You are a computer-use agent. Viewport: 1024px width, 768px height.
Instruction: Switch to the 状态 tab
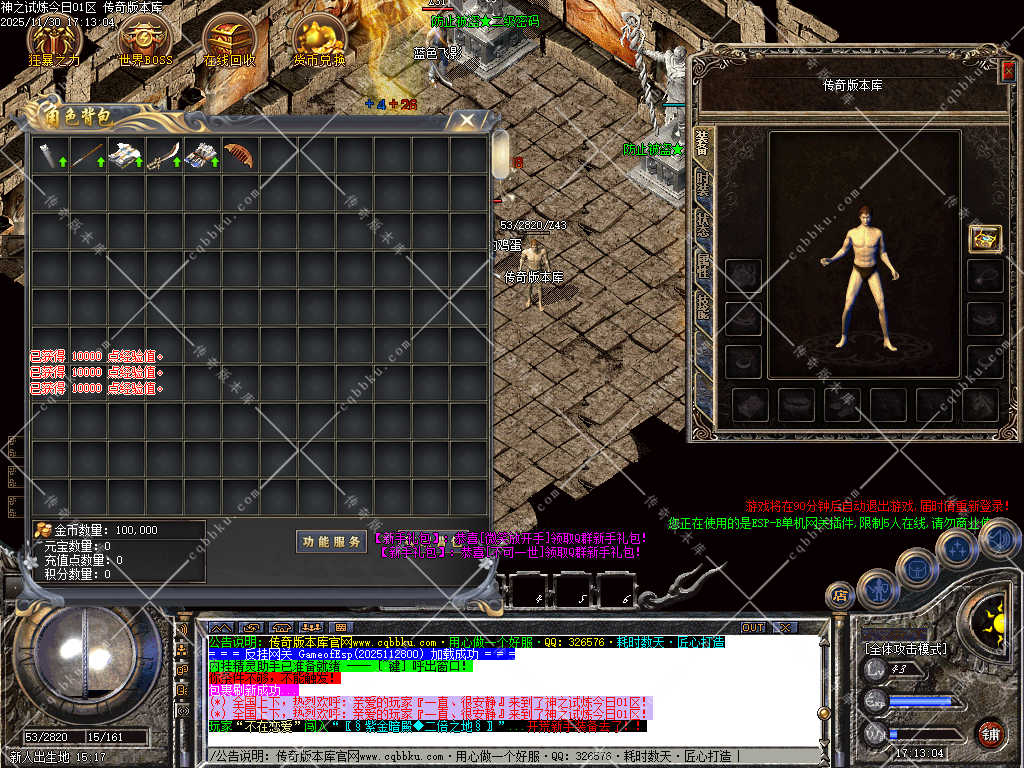tap(703, 224)
